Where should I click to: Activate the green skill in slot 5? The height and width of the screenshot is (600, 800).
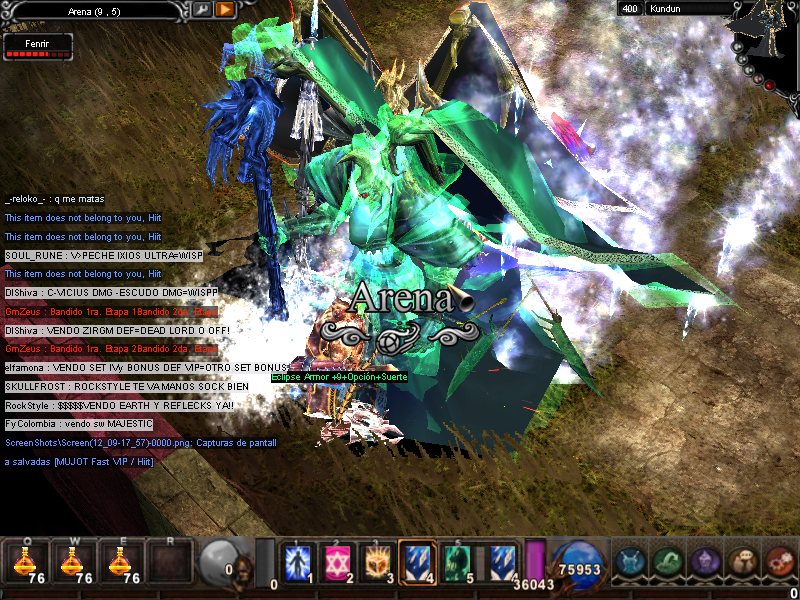pyautogui.click(x=457, y=562)
